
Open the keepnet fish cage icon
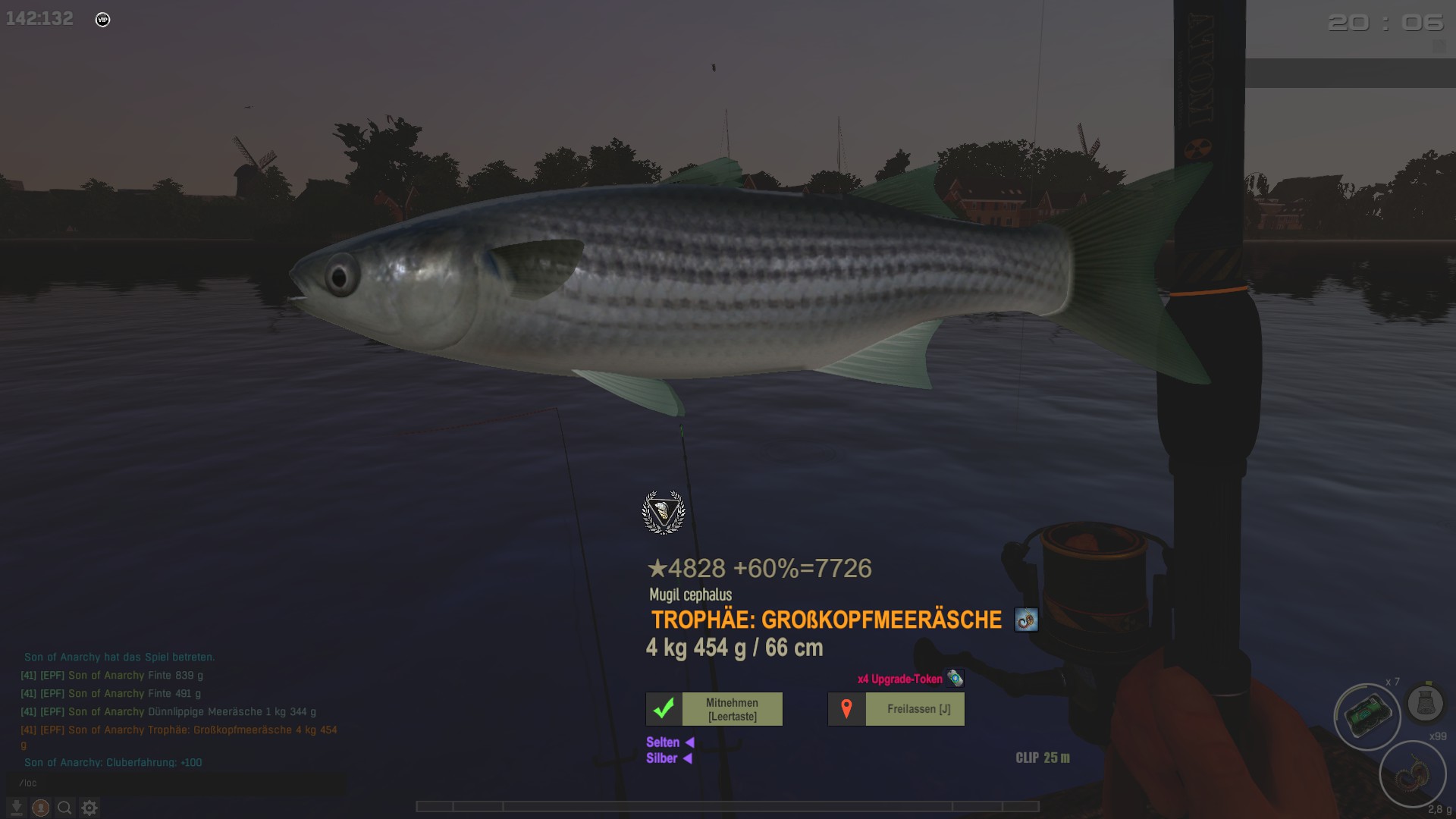(1425, 703)
